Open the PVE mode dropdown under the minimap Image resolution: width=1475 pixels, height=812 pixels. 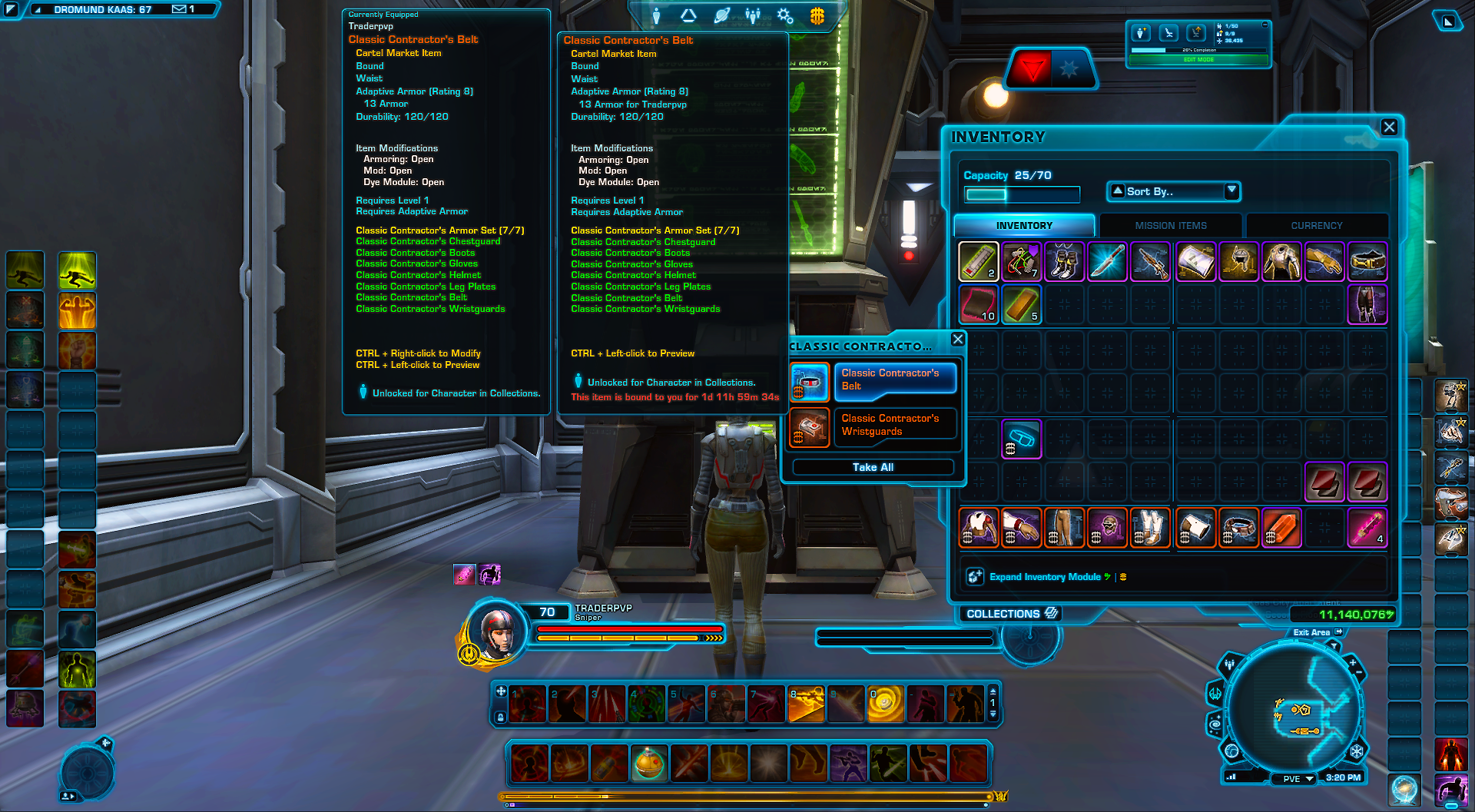1295,779
